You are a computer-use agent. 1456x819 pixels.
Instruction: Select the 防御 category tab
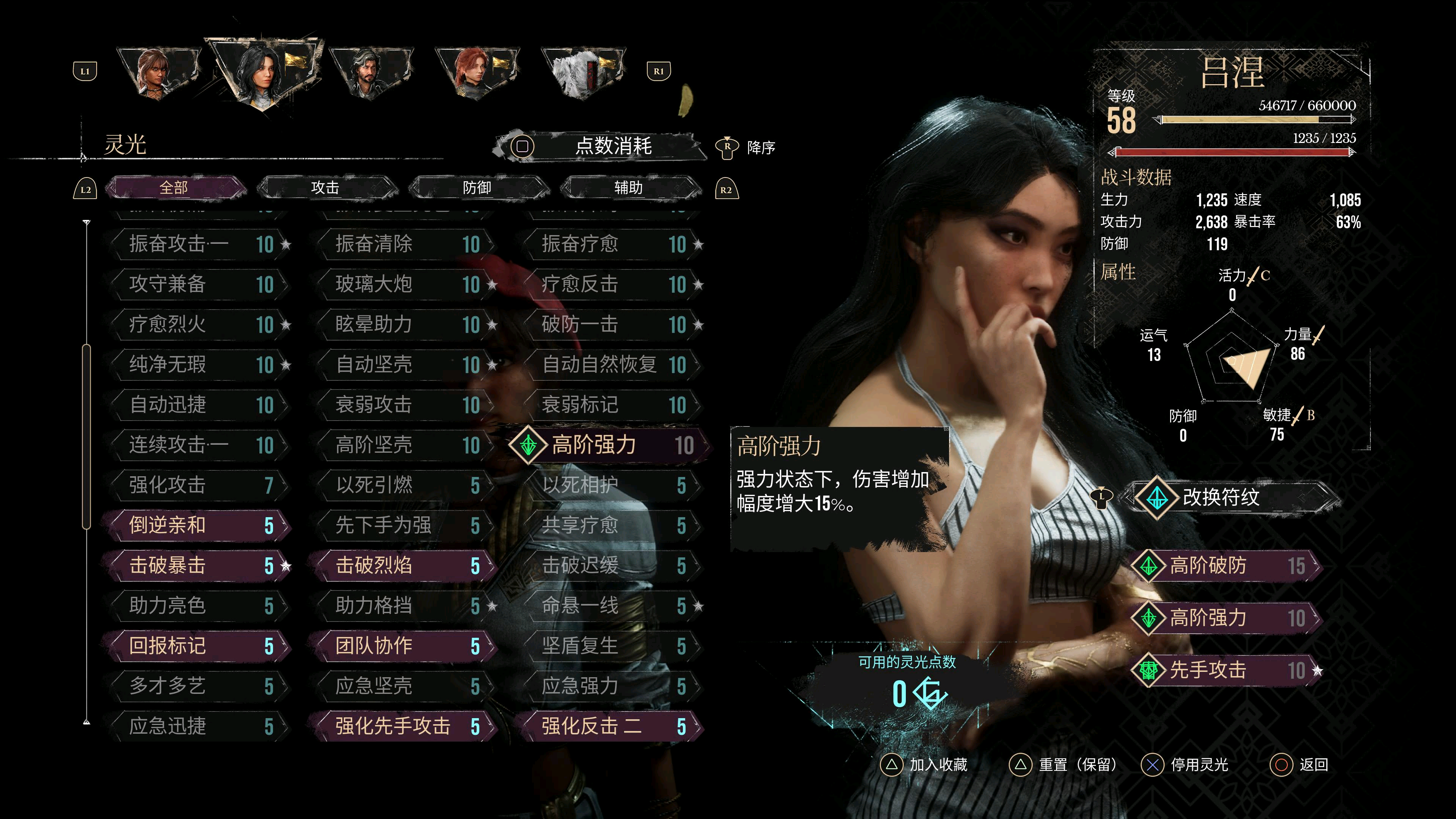click(x=477, y=188)
